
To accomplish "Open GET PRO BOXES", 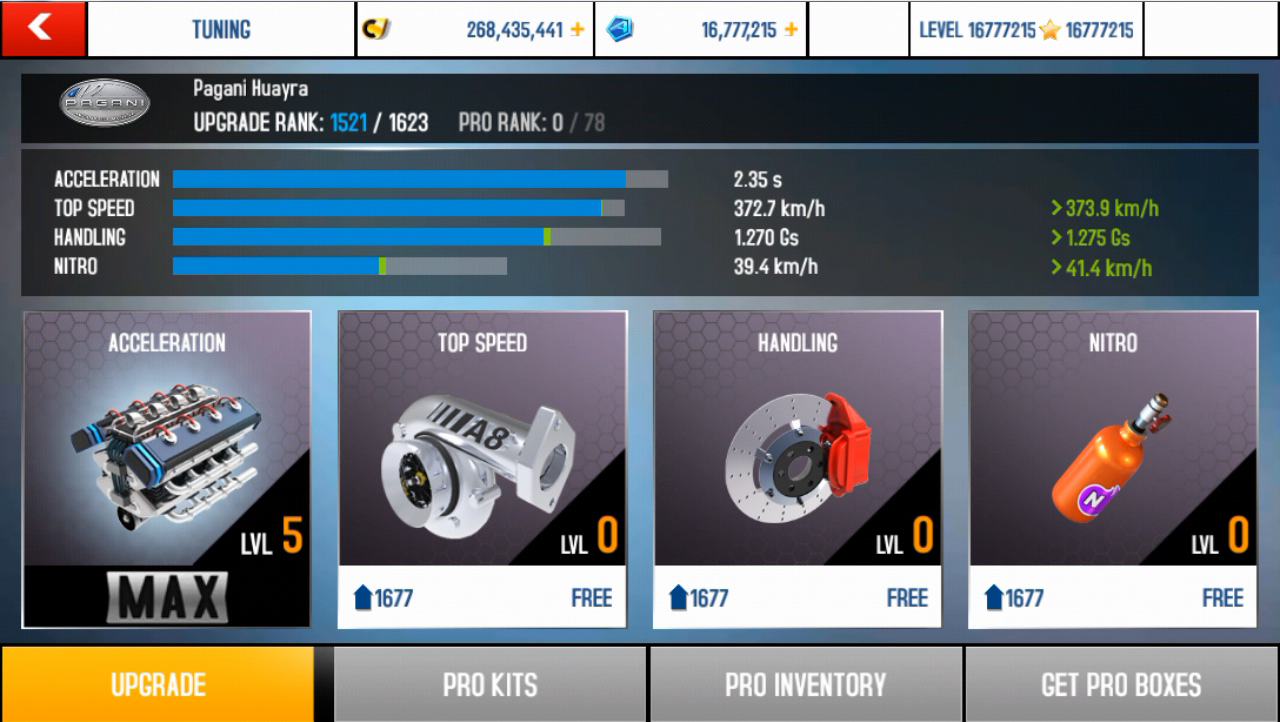I will tap(1120, 684).
